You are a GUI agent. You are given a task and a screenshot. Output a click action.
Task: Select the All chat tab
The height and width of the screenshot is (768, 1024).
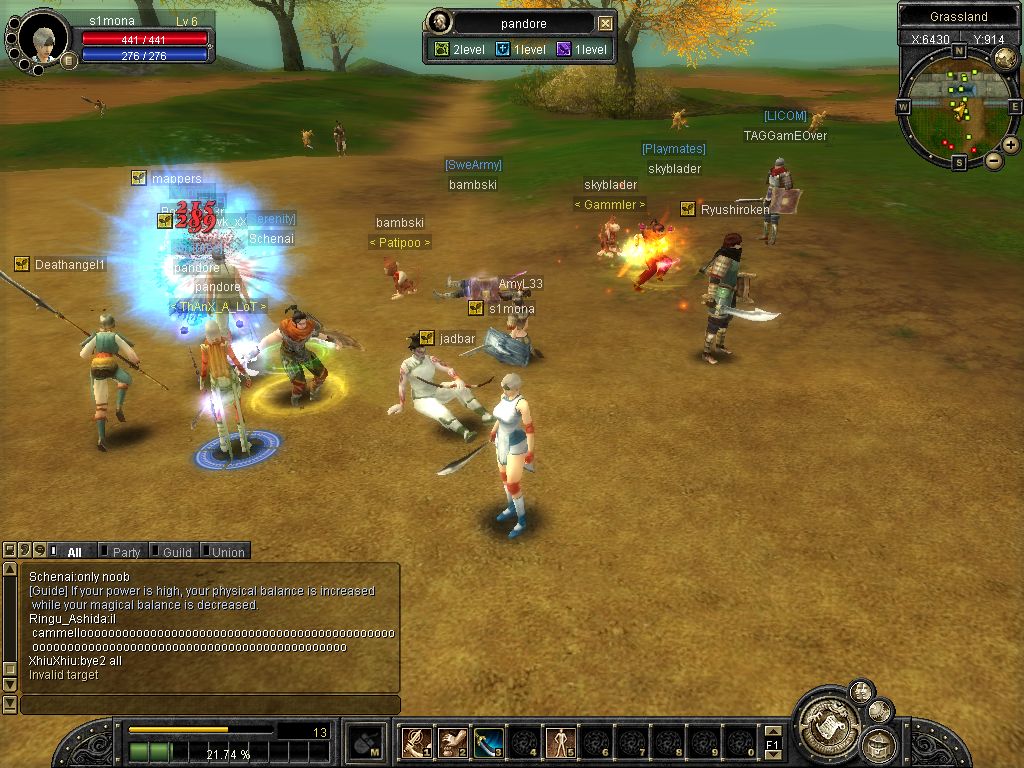point(74,552)
